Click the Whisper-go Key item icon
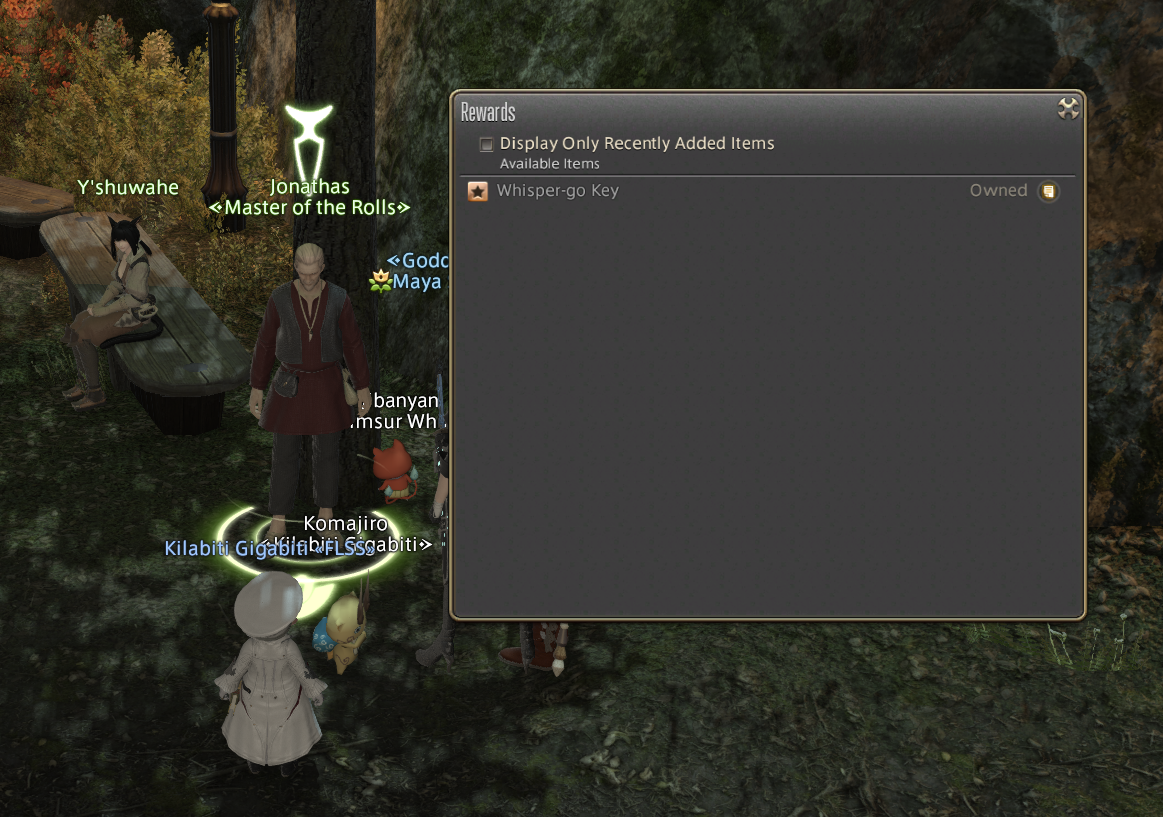 click(x=478, y=191)
